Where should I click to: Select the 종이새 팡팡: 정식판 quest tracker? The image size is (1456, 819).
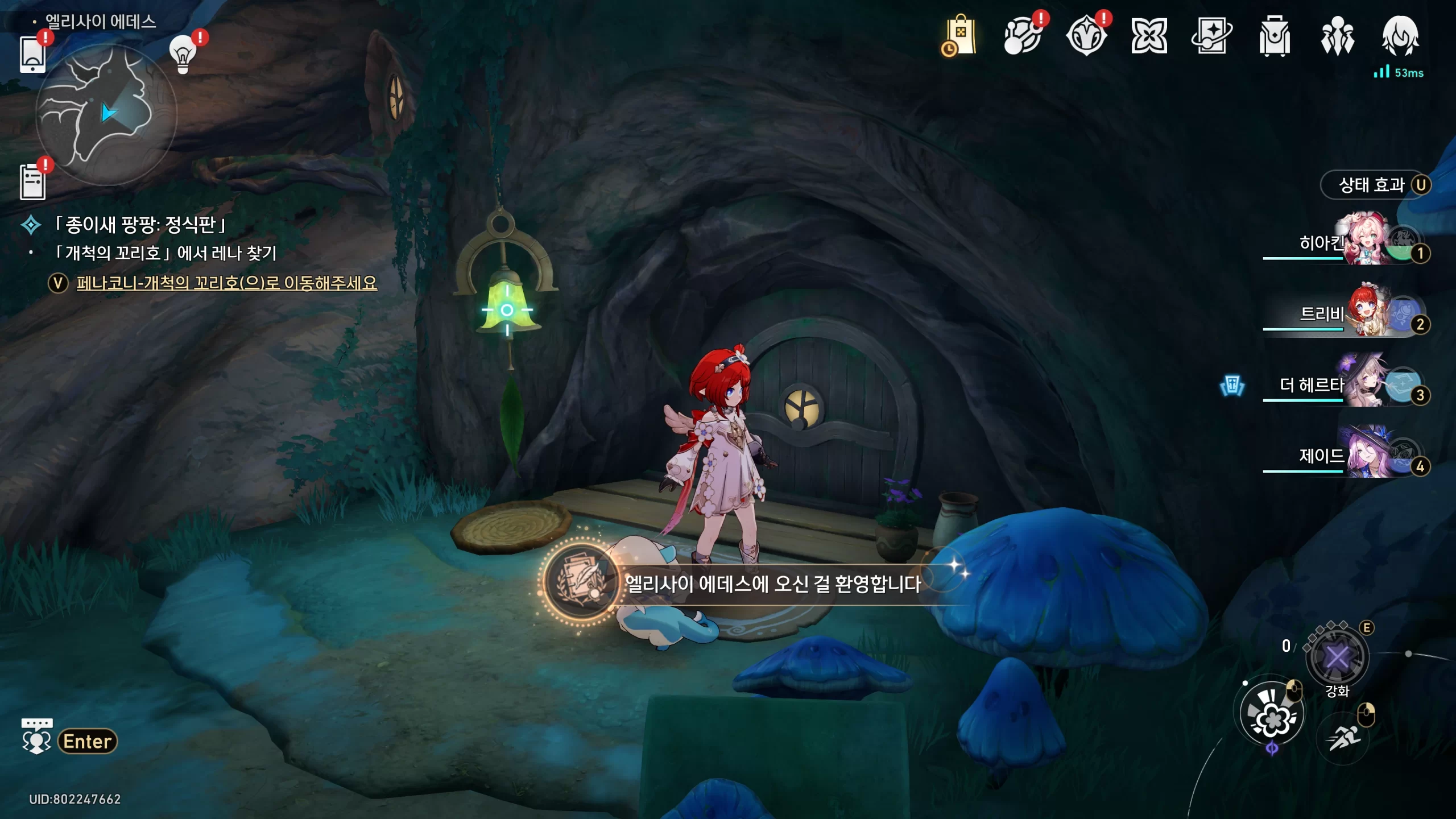(140, 225)
